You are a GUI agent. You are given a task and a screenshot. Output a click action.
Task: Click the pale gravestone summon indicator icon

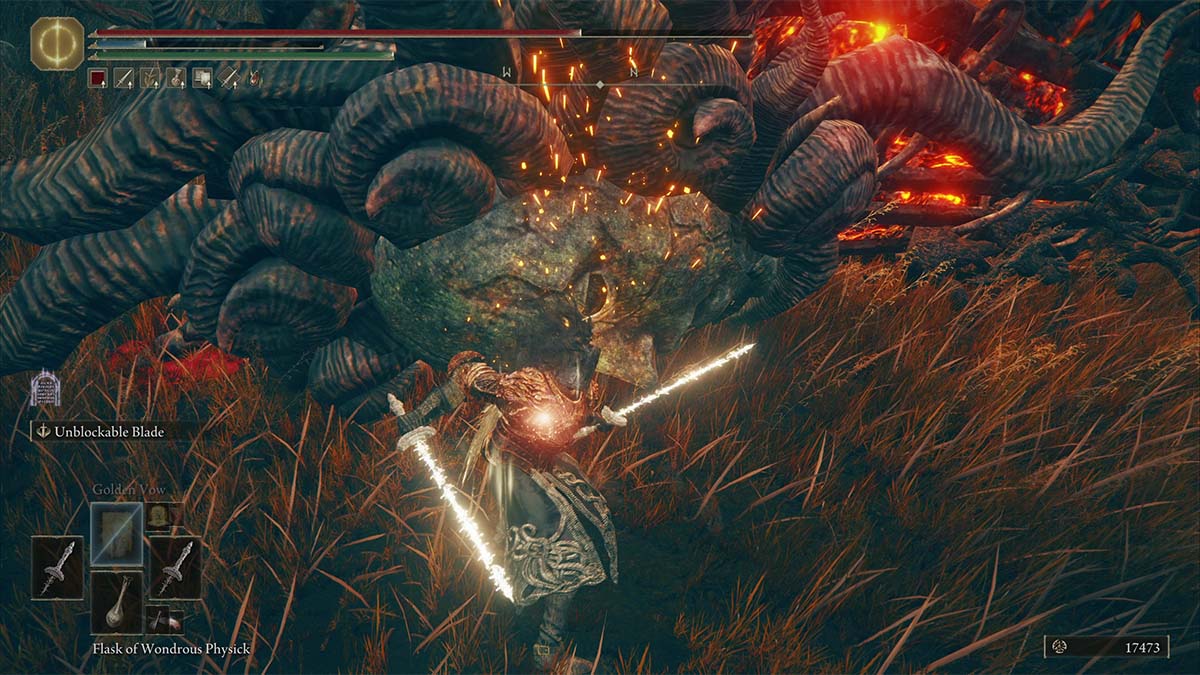pos(45,388)
